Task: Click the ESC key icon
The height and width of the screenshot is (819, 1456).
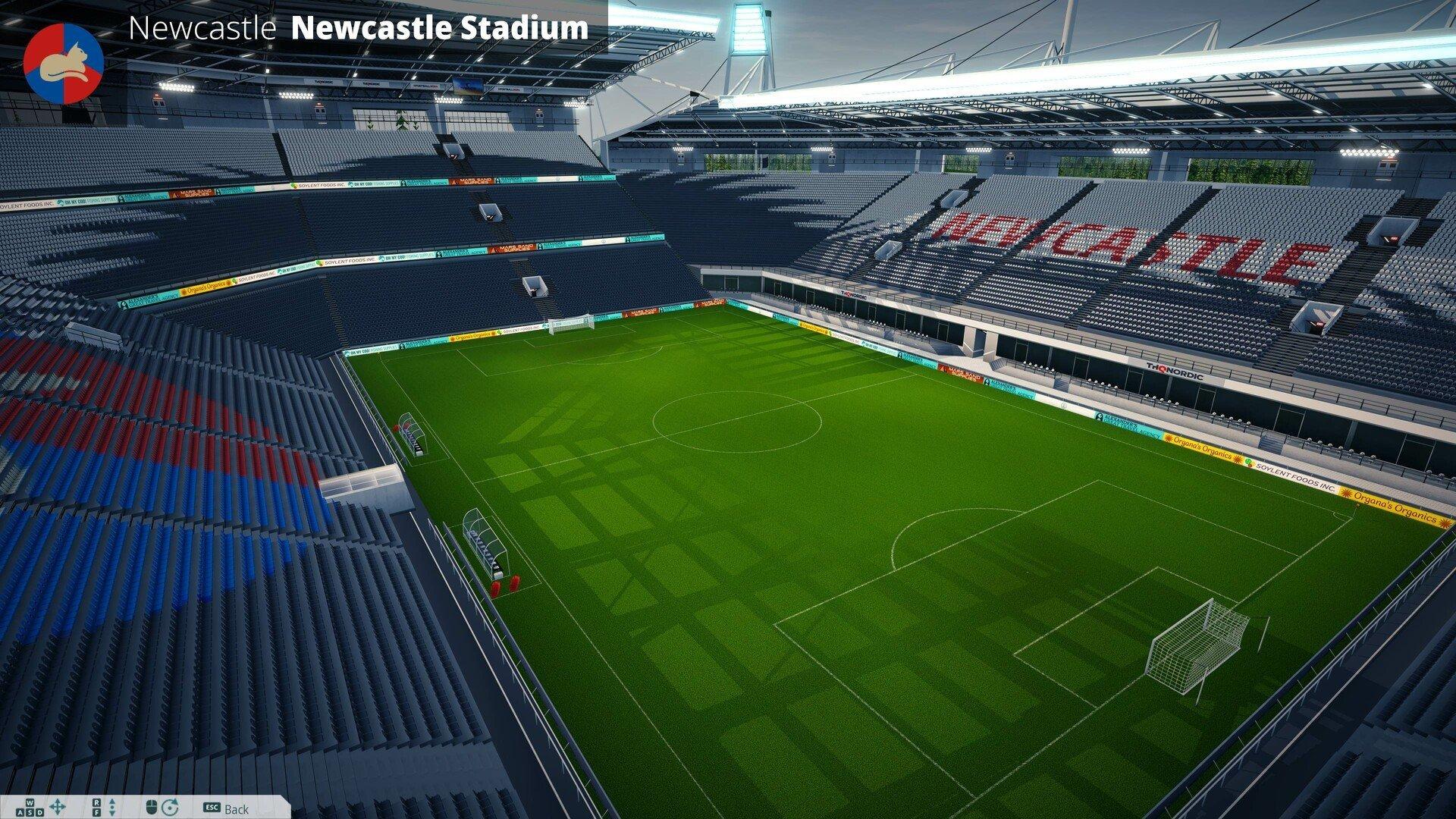Action: coord(212,806)
